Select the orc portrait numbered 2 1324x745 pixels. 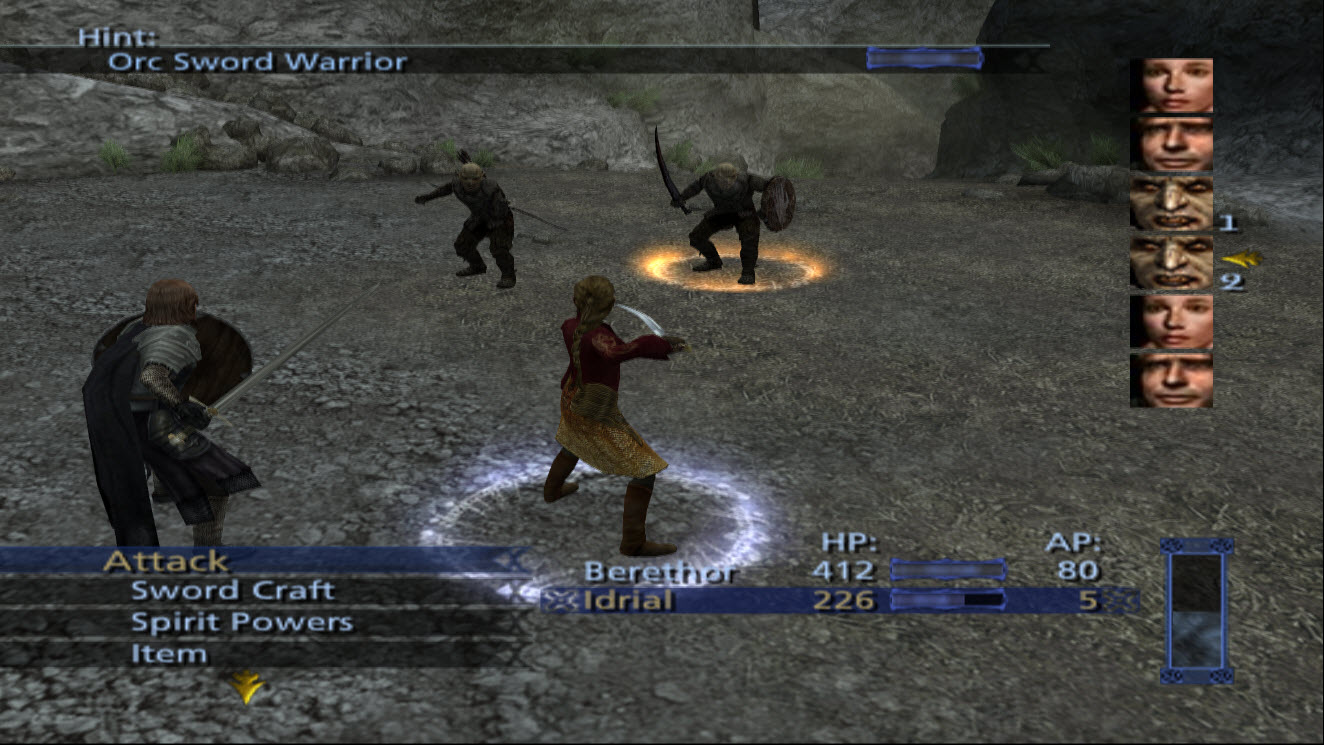click(x=1171, y=262)
